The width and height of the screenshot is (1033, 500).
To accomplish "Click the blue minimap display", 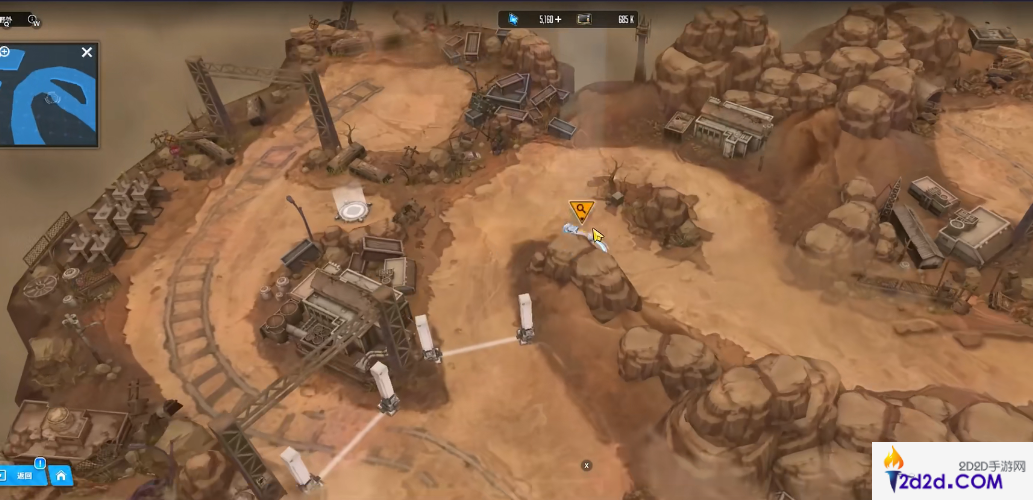I will coord(50,100).
